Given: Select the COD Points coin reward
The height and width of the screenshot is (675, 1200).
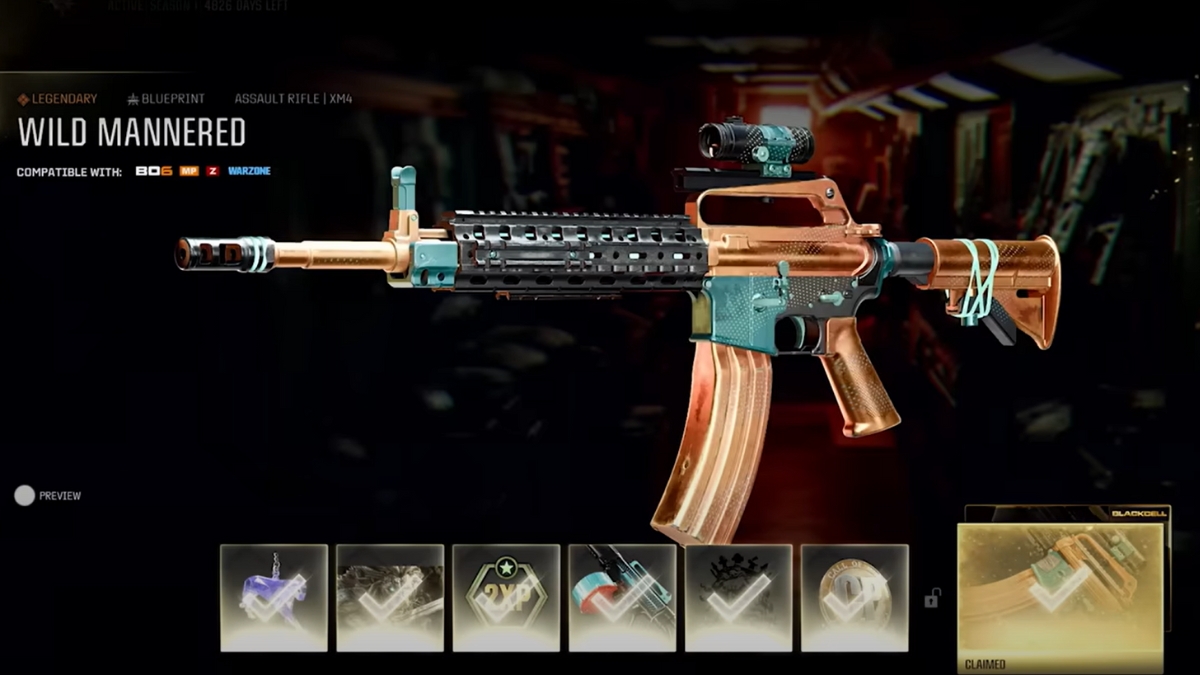Looking at the screenshot, I should [854, 597].
